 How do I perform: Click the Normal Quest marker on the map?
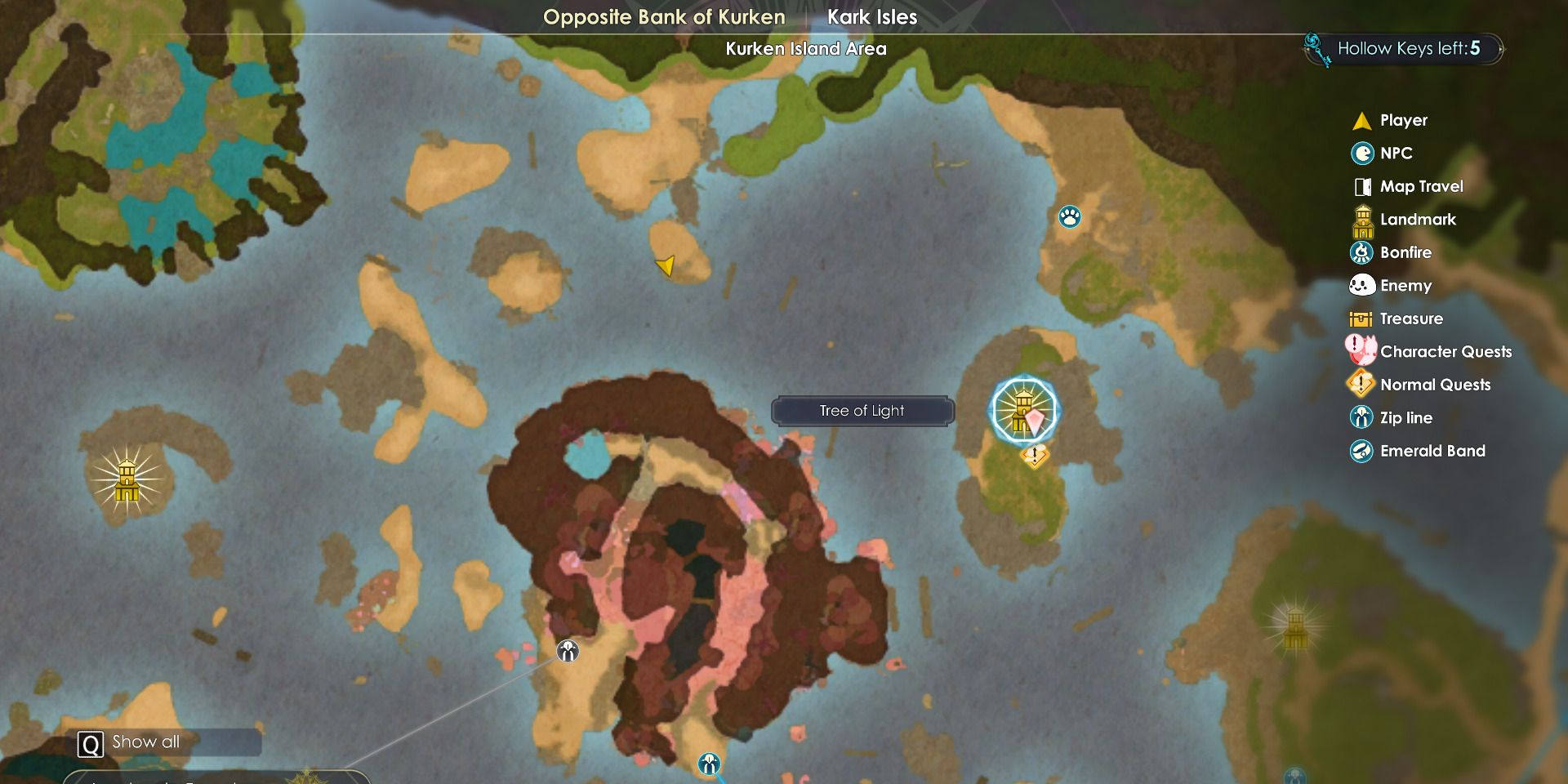point(1035,456)
